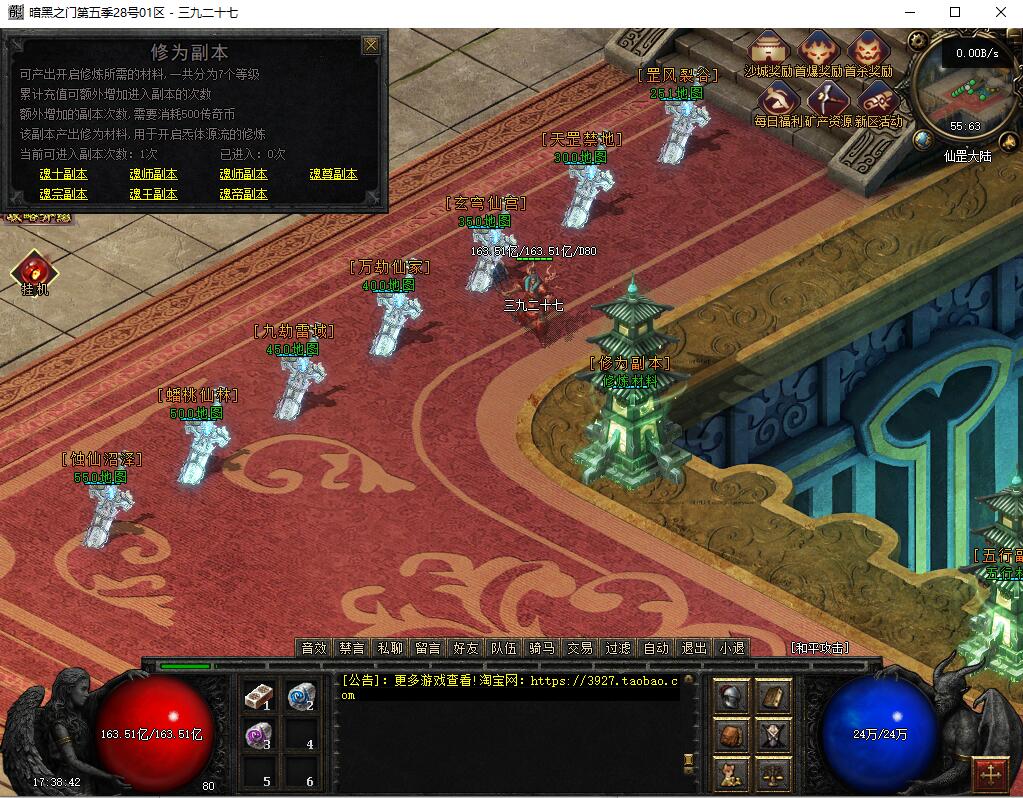Image resolution: width=1023 pixels, height=798 pixels.
Task: Select the 魂士副本 dungeon link
Action: pos(63,174)
